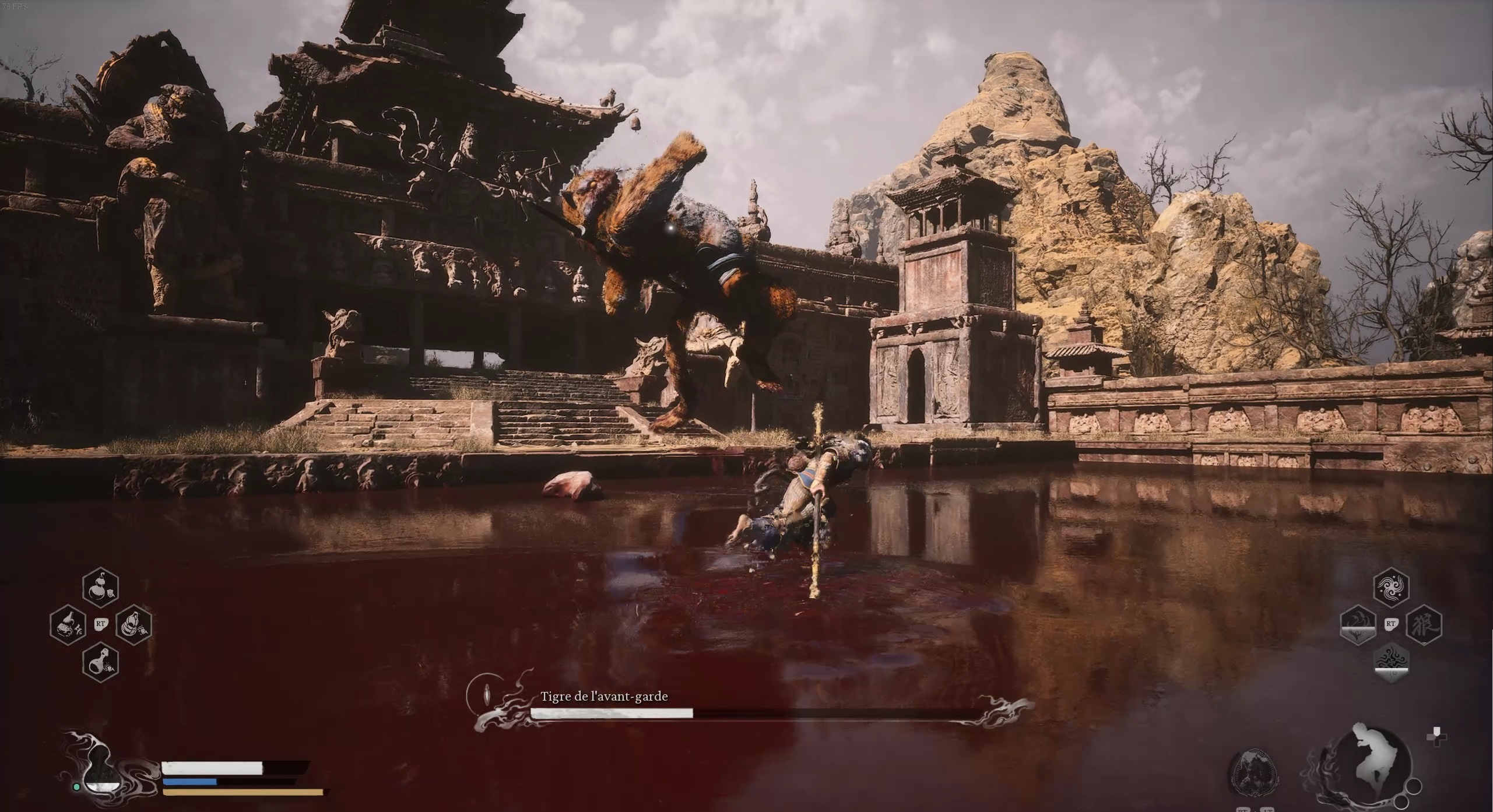Viewport: 1493px width, 812px height.
Task: Toggle the left RT trigger prompt
Action: pyautogui.click(x=100, y=624)
